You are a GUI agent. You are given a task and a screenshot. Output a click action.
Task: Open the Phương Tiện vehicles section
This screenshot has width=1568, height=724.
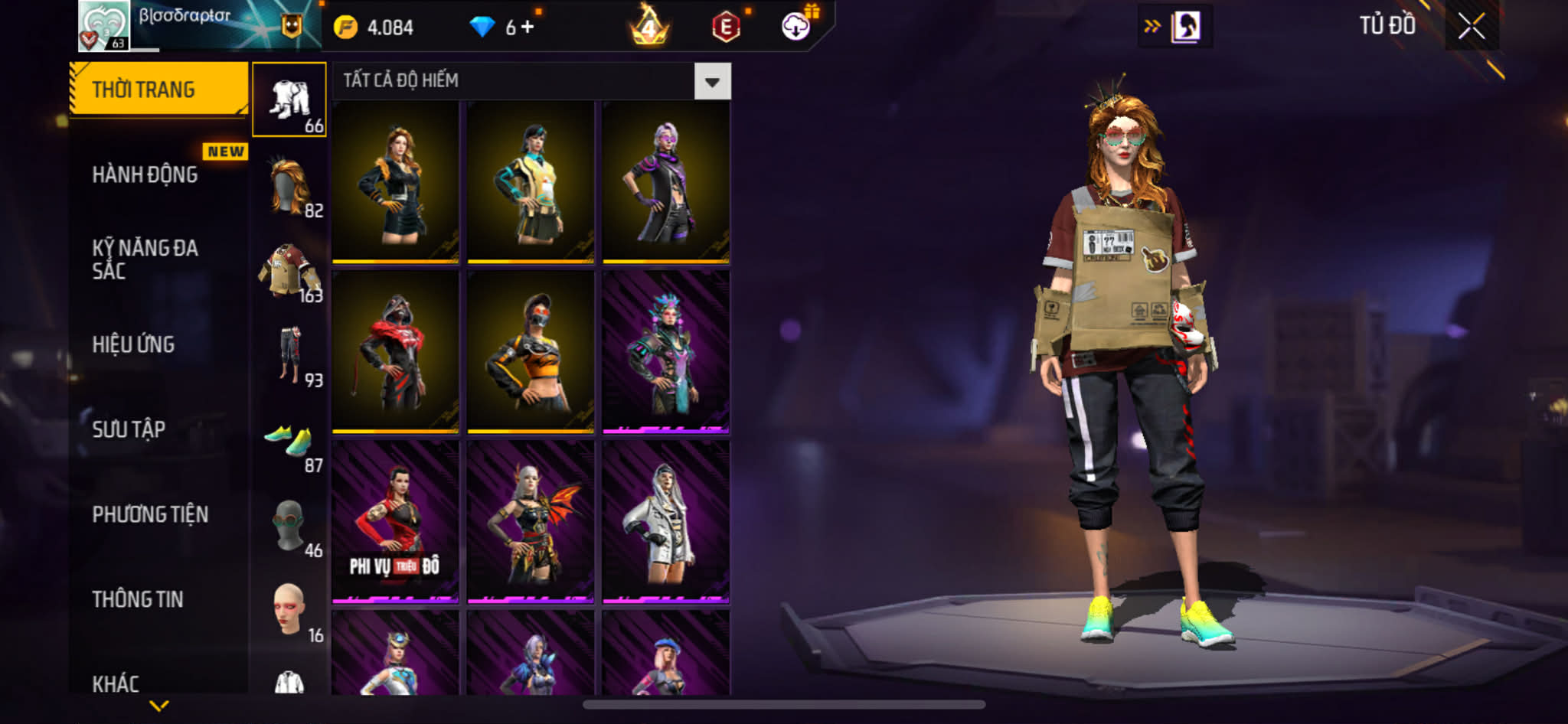click(150, 514)
